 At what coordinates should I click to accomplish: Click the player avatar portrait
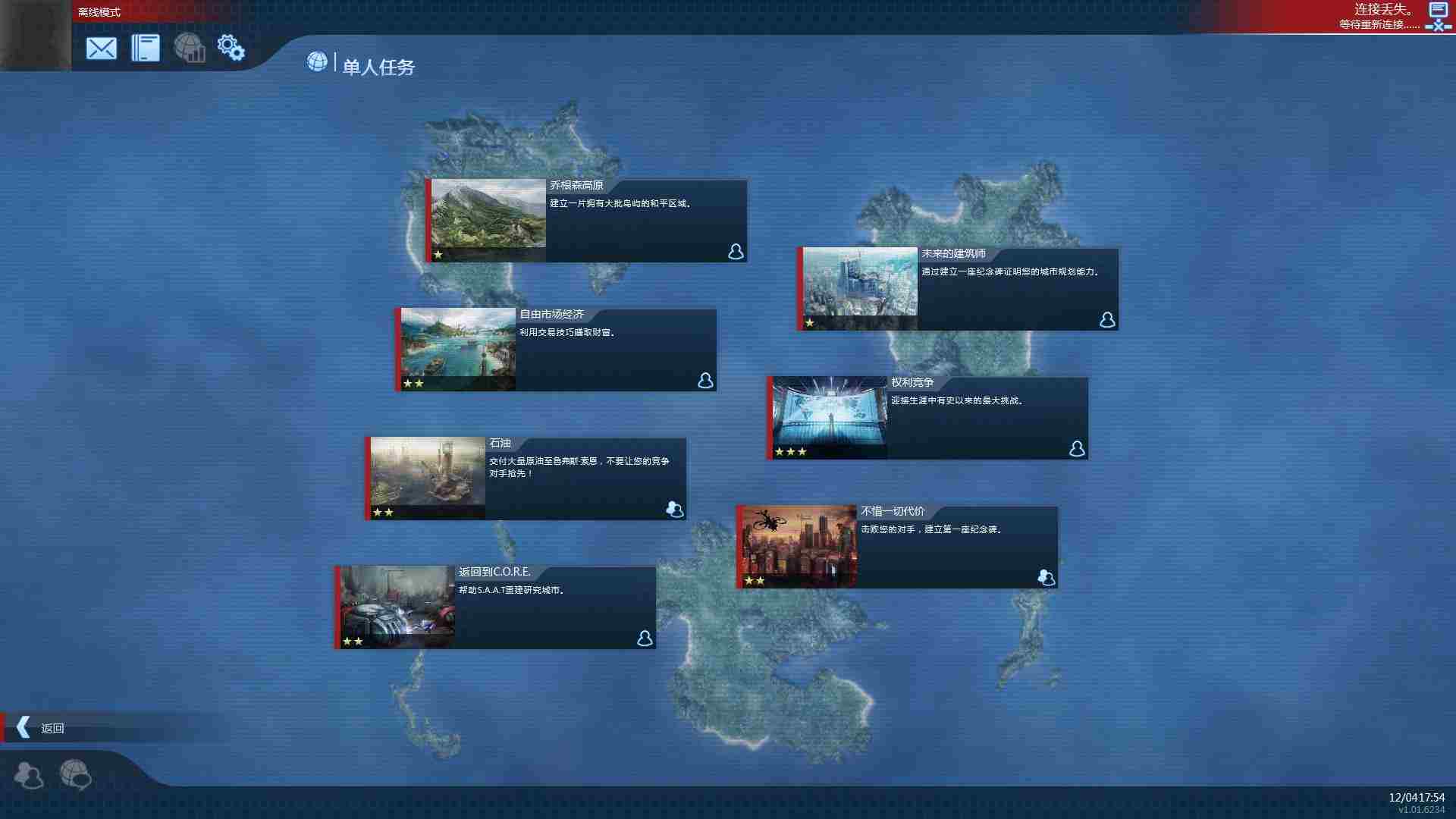pos(35,35)
